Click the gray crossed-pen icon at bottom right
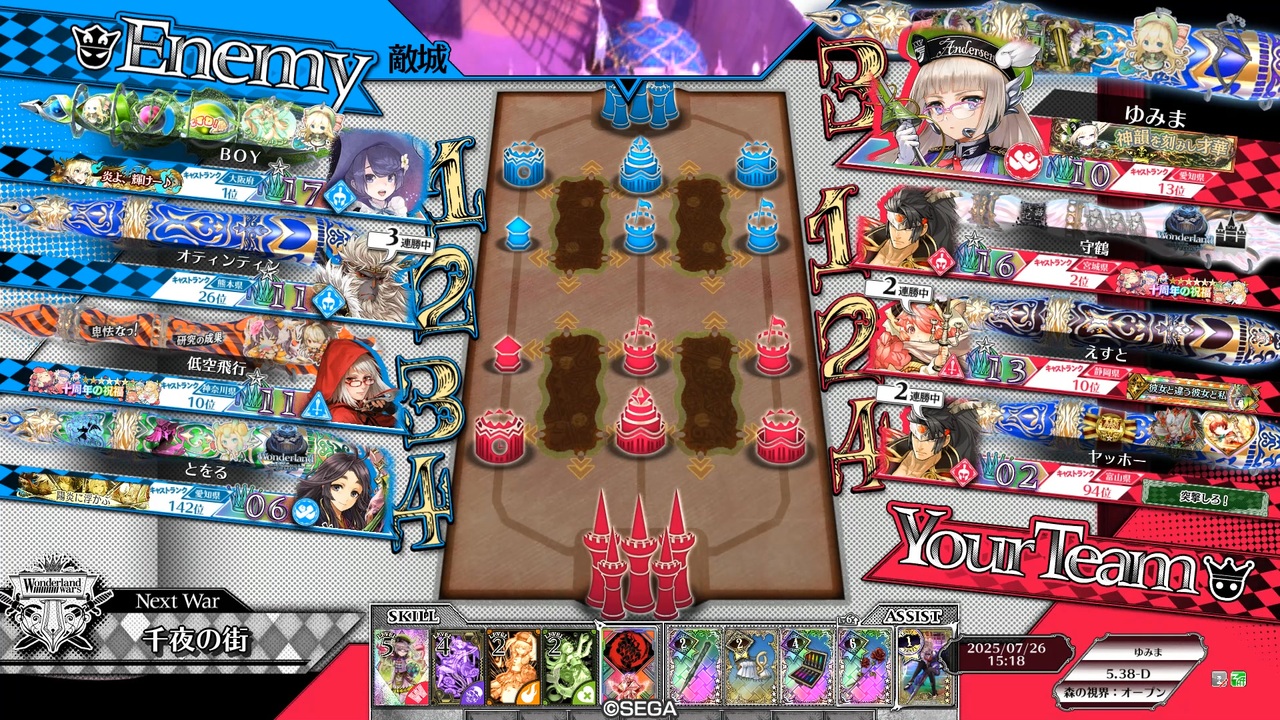1280x720 pixels. pyautogui.click(x=1221, y=679)
